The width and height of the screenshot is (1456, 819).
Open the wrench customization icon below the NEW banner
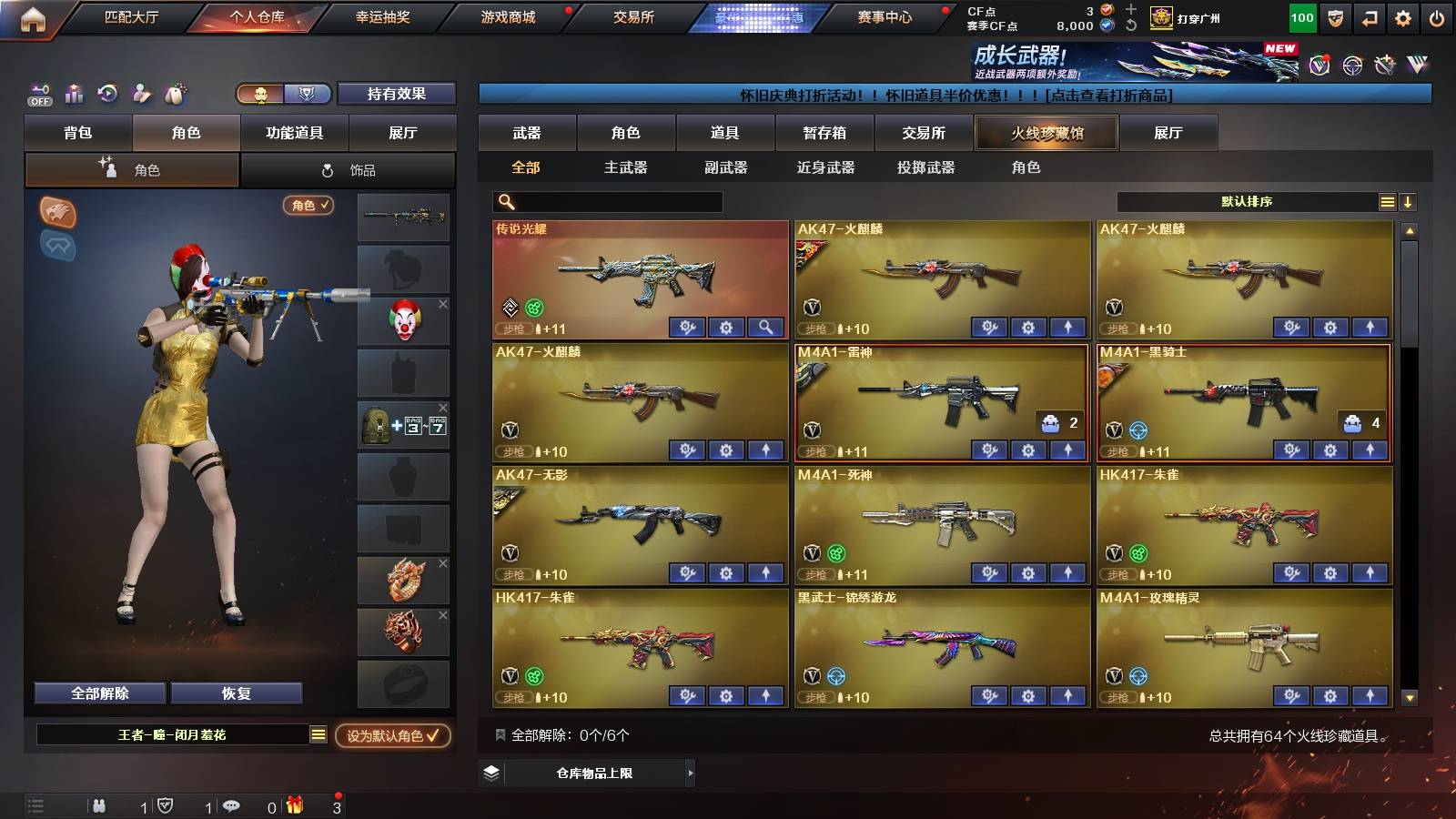click(1384, 64)
